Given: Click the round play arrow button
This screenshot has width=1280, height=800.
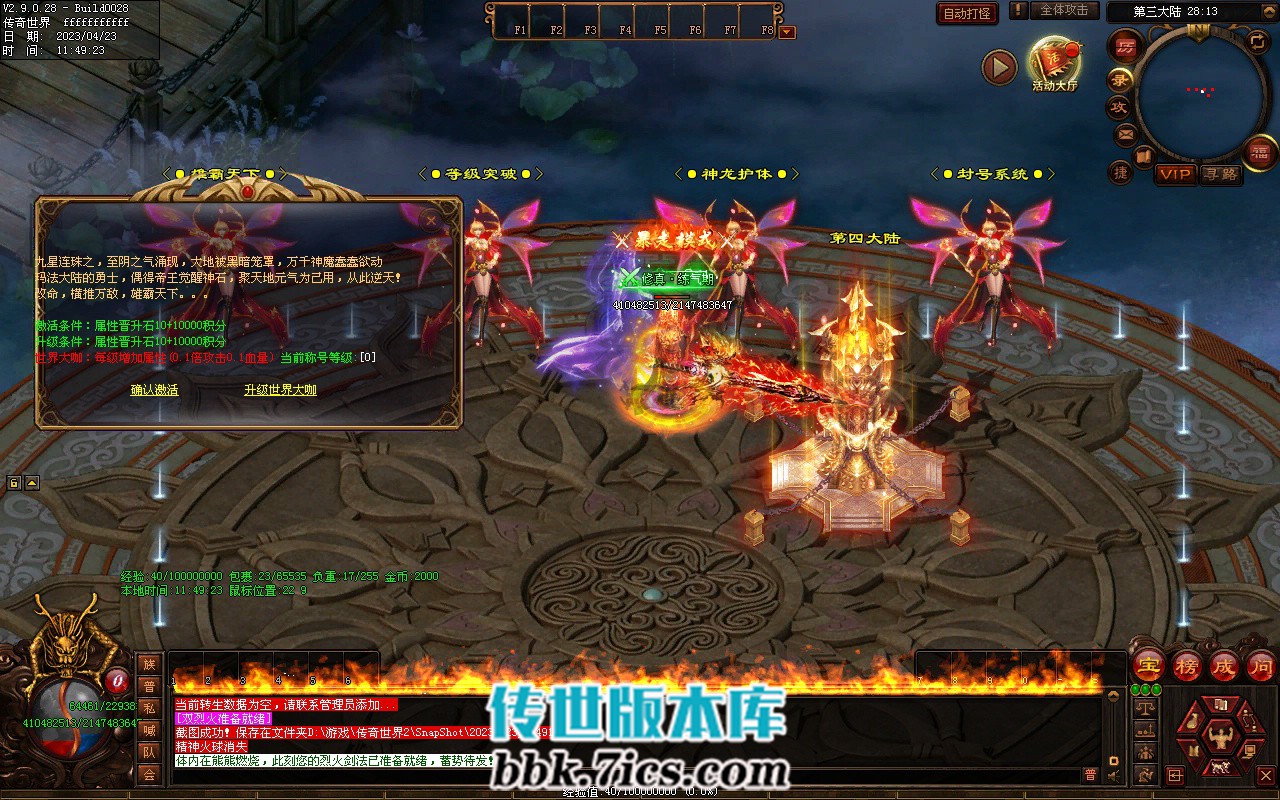Looking at the screenshot, I should click(999, 67).
